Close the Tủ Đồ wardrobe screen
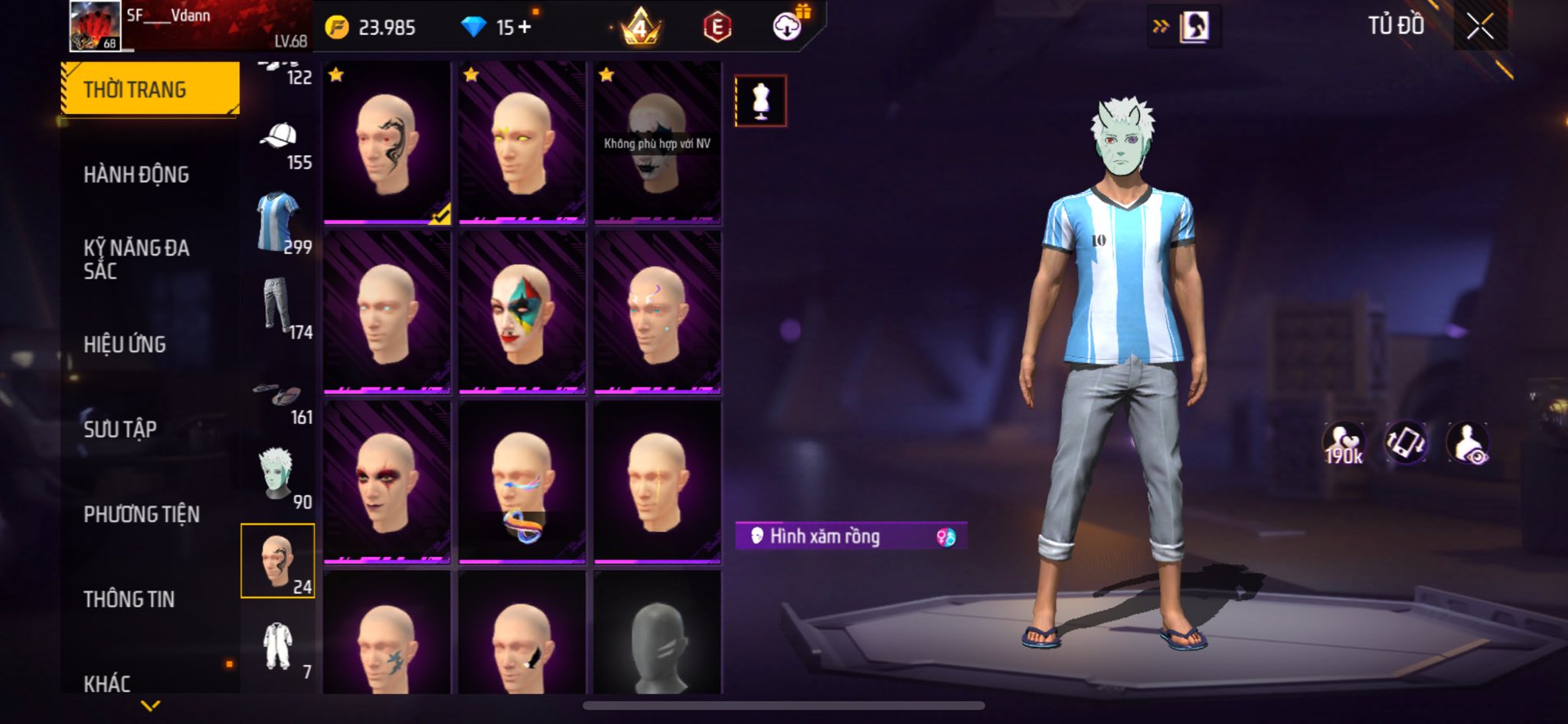 coord(1480,27)
